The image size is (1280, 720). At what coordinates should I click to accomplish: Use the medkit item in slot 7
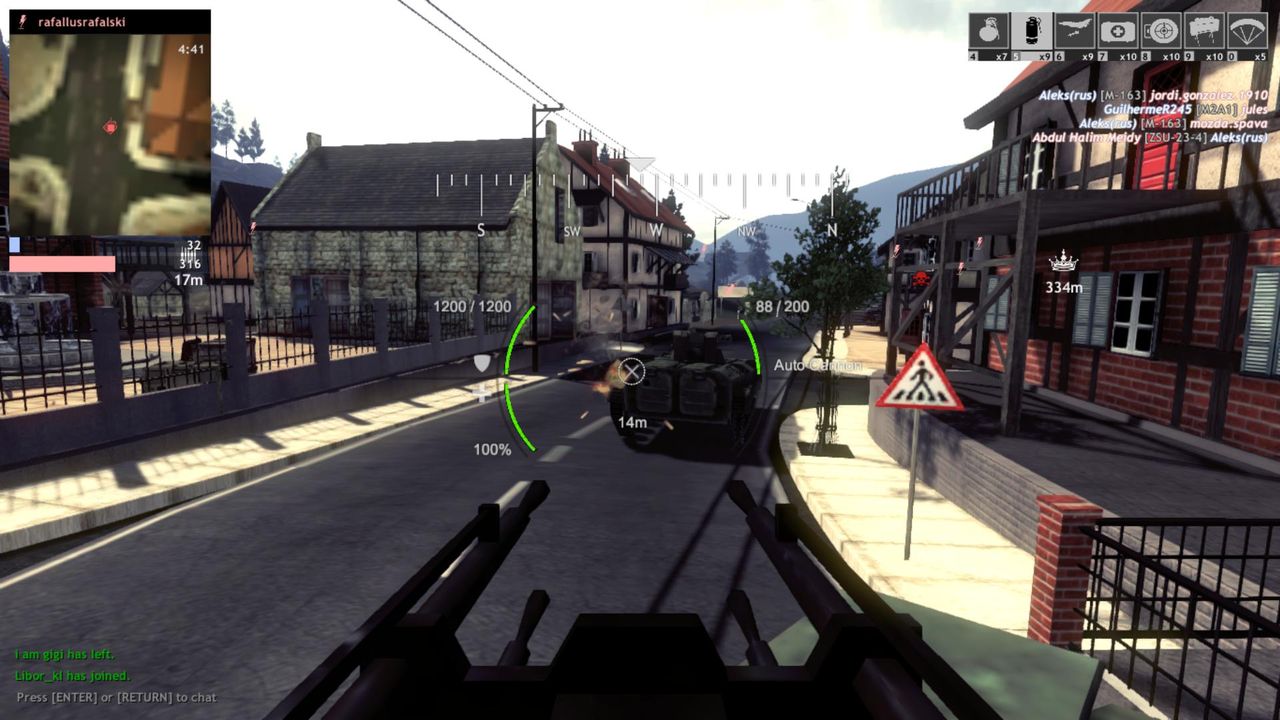point(1117,29)
